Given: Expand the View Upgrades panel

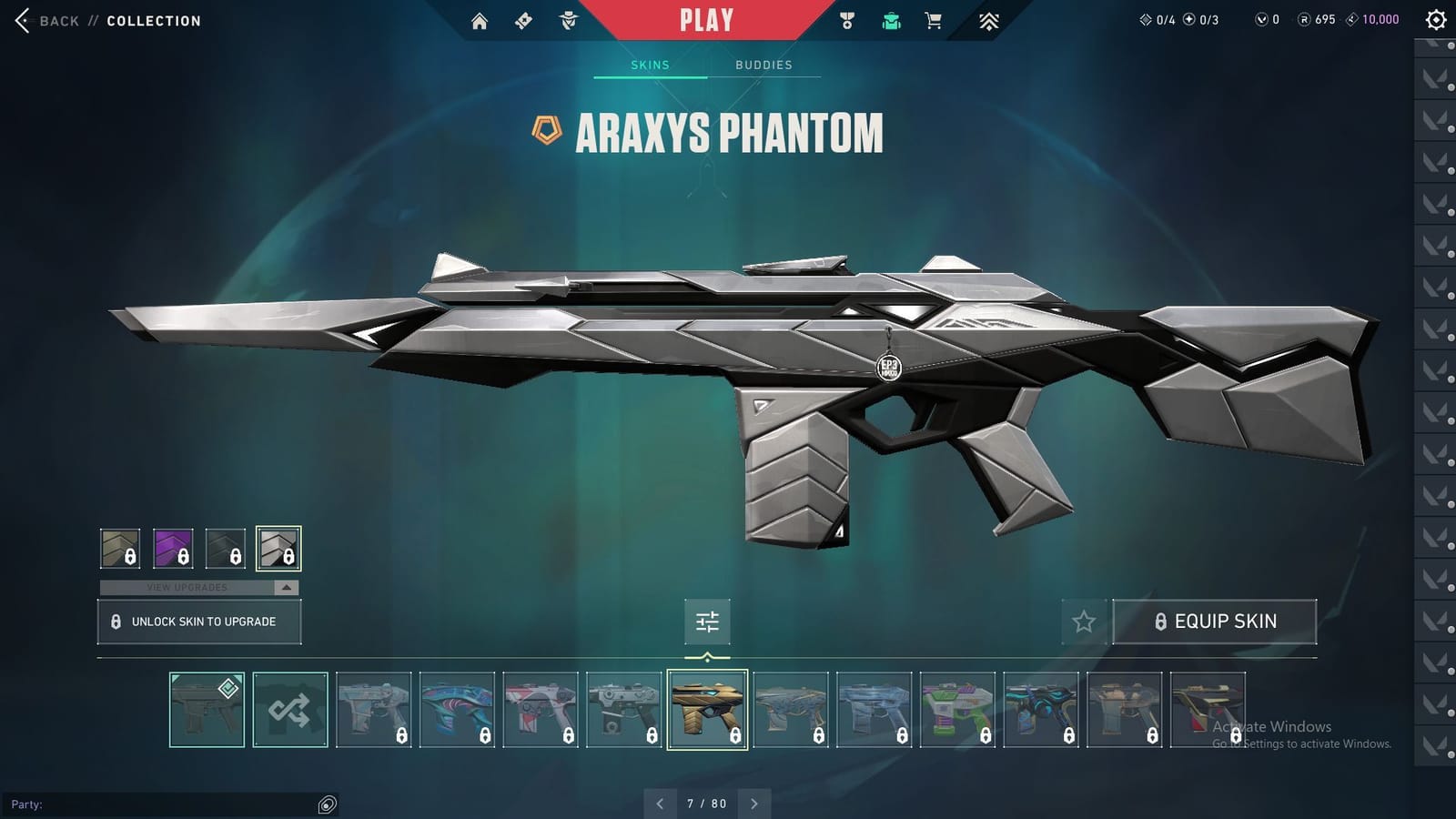Looking at the screenshot, I should pyautogui.click(x=198, y=587).
